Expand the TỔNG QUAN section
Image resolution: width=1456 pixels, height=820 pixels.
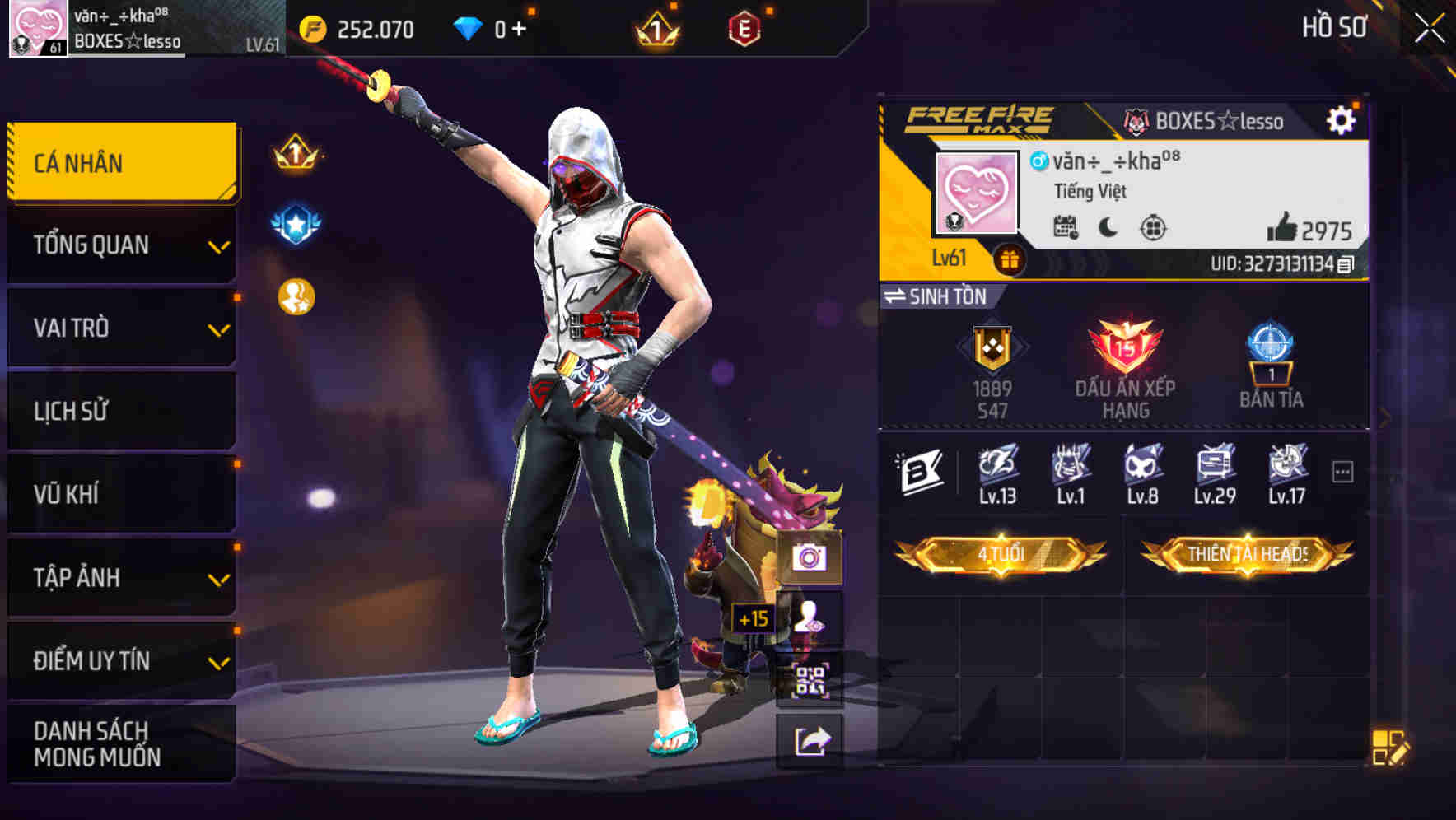click(x=120, y=245)
